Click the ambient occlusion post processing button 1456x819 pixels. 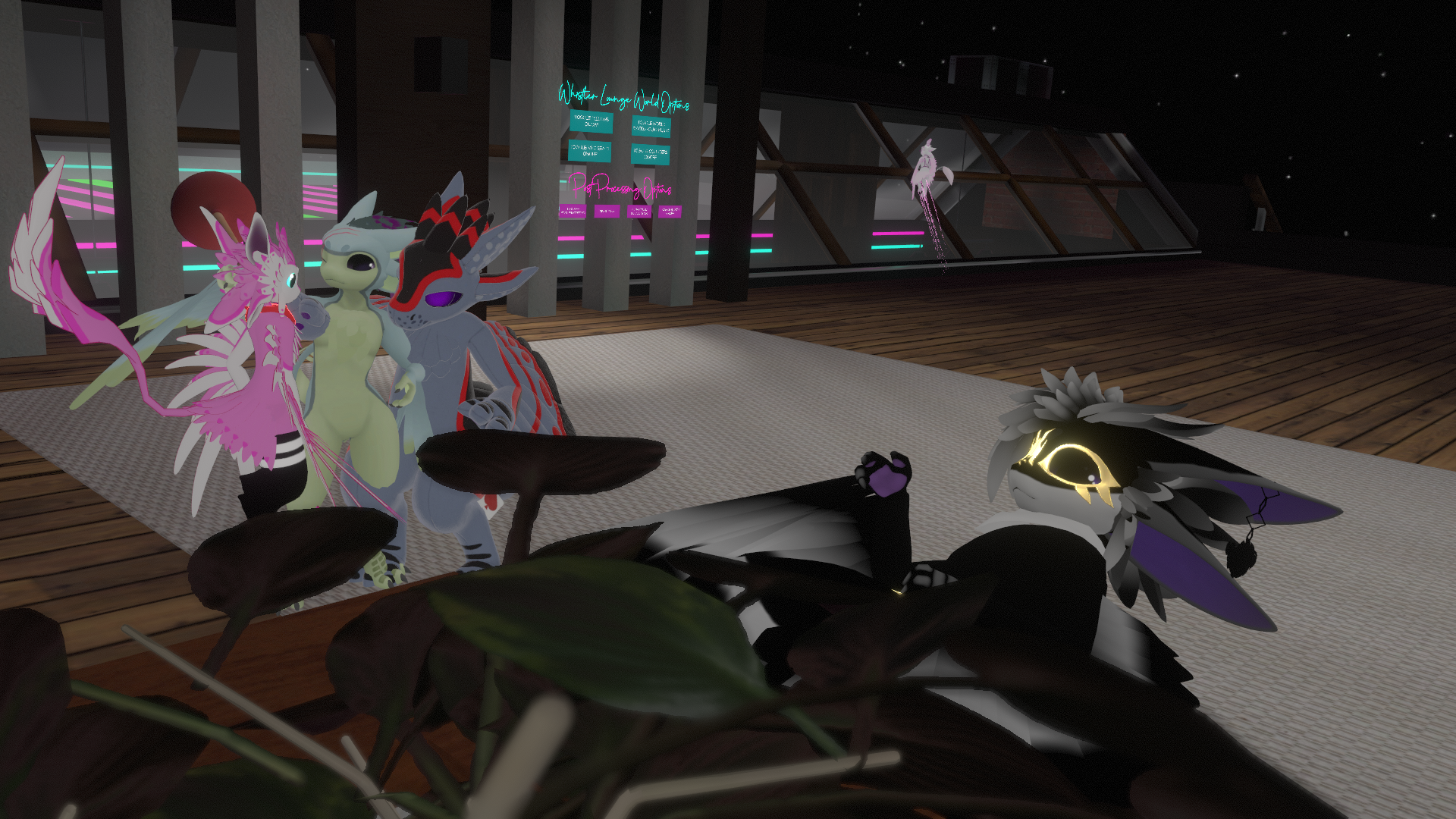pyautogui.click(x=639, y=212)
